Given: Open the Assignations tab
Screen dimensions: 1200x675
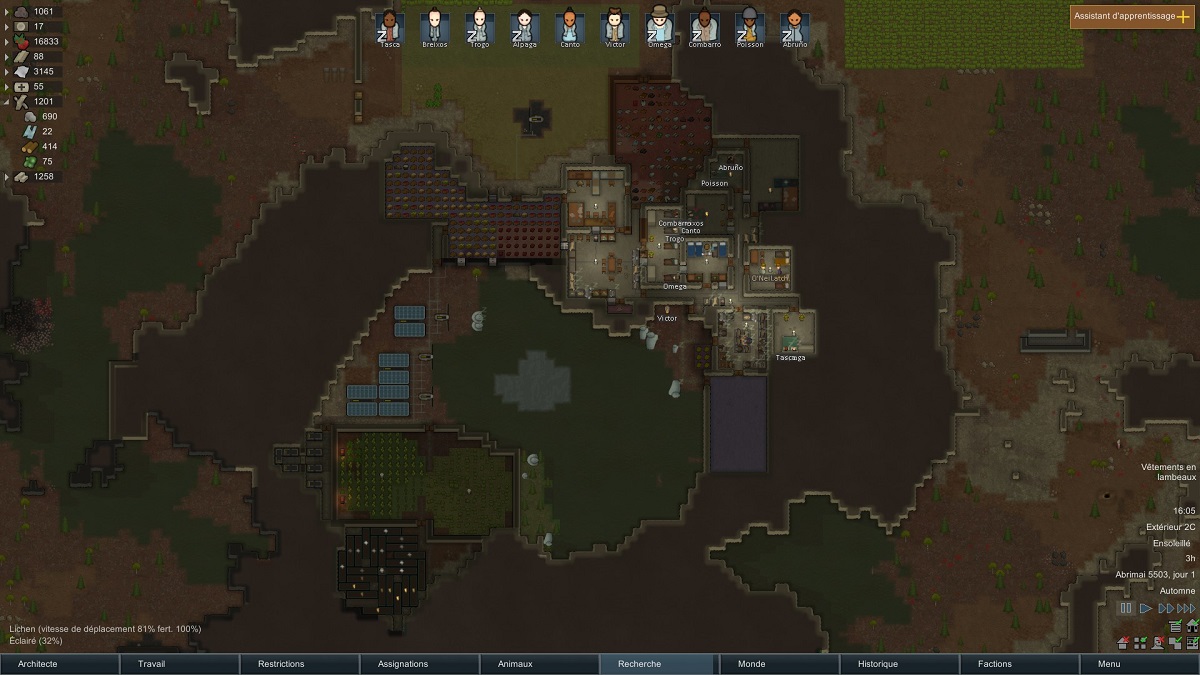Looking at the screenshot, I should 420,664.
